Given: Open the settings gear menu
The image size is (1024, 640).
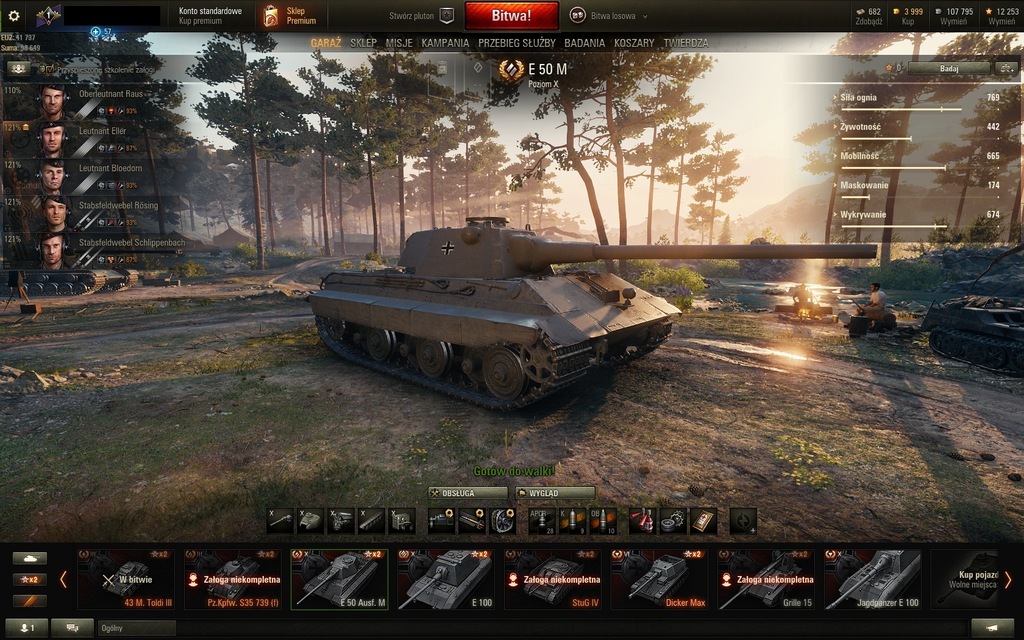Looking at the screenshot, I should [14, 16].
